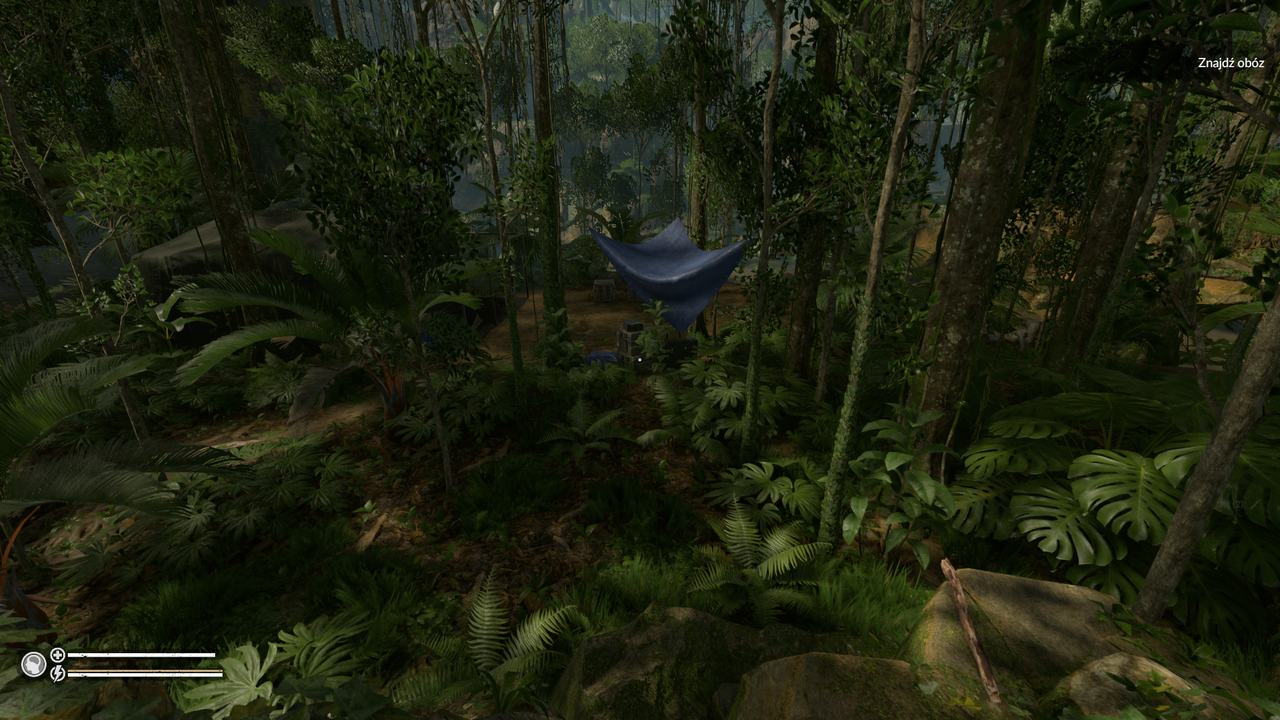
Task: Click the health plus-sign icon
Action: tap(57, 655)
